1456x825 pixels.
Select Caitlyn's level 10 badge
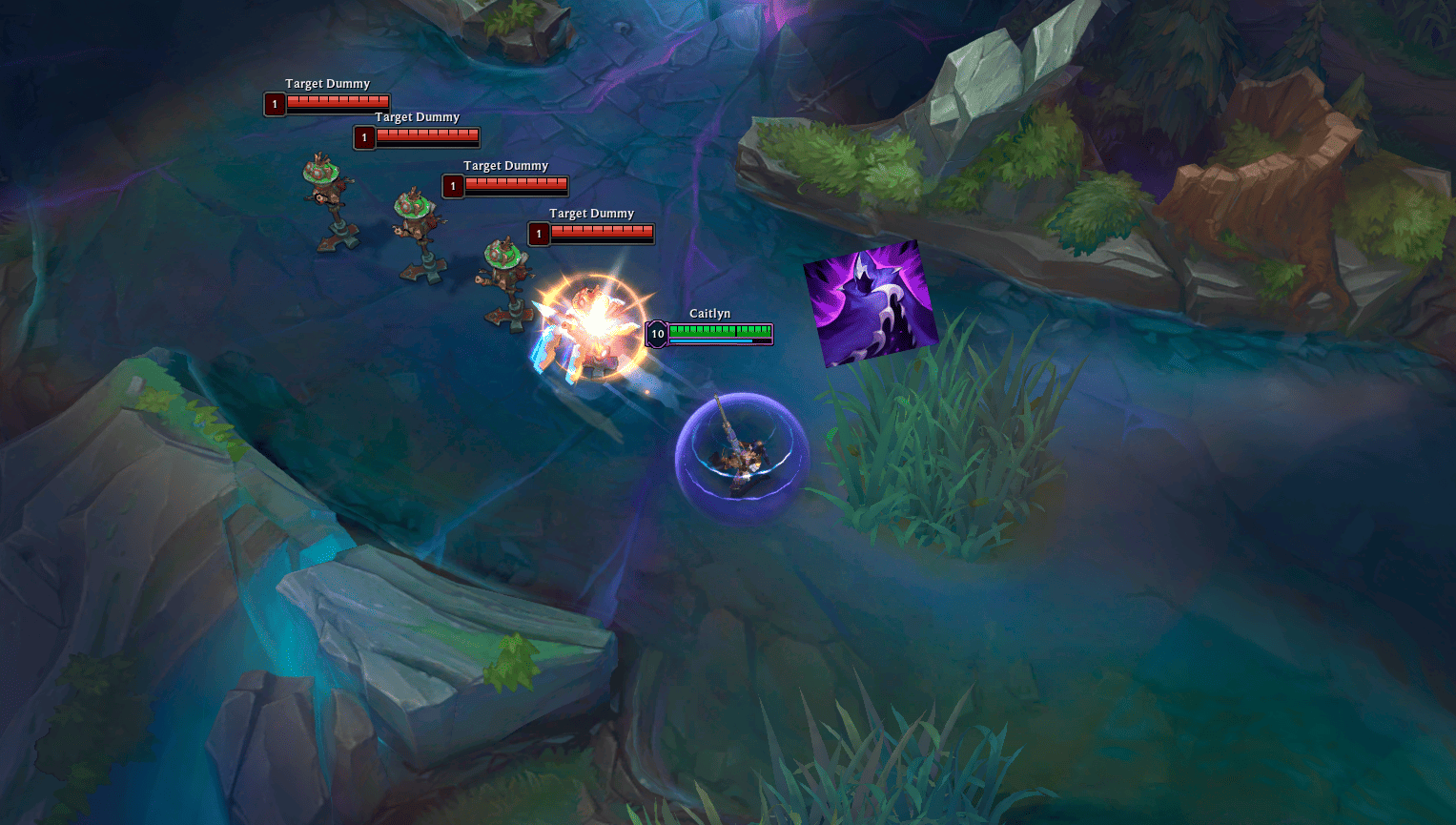point(657,334)
